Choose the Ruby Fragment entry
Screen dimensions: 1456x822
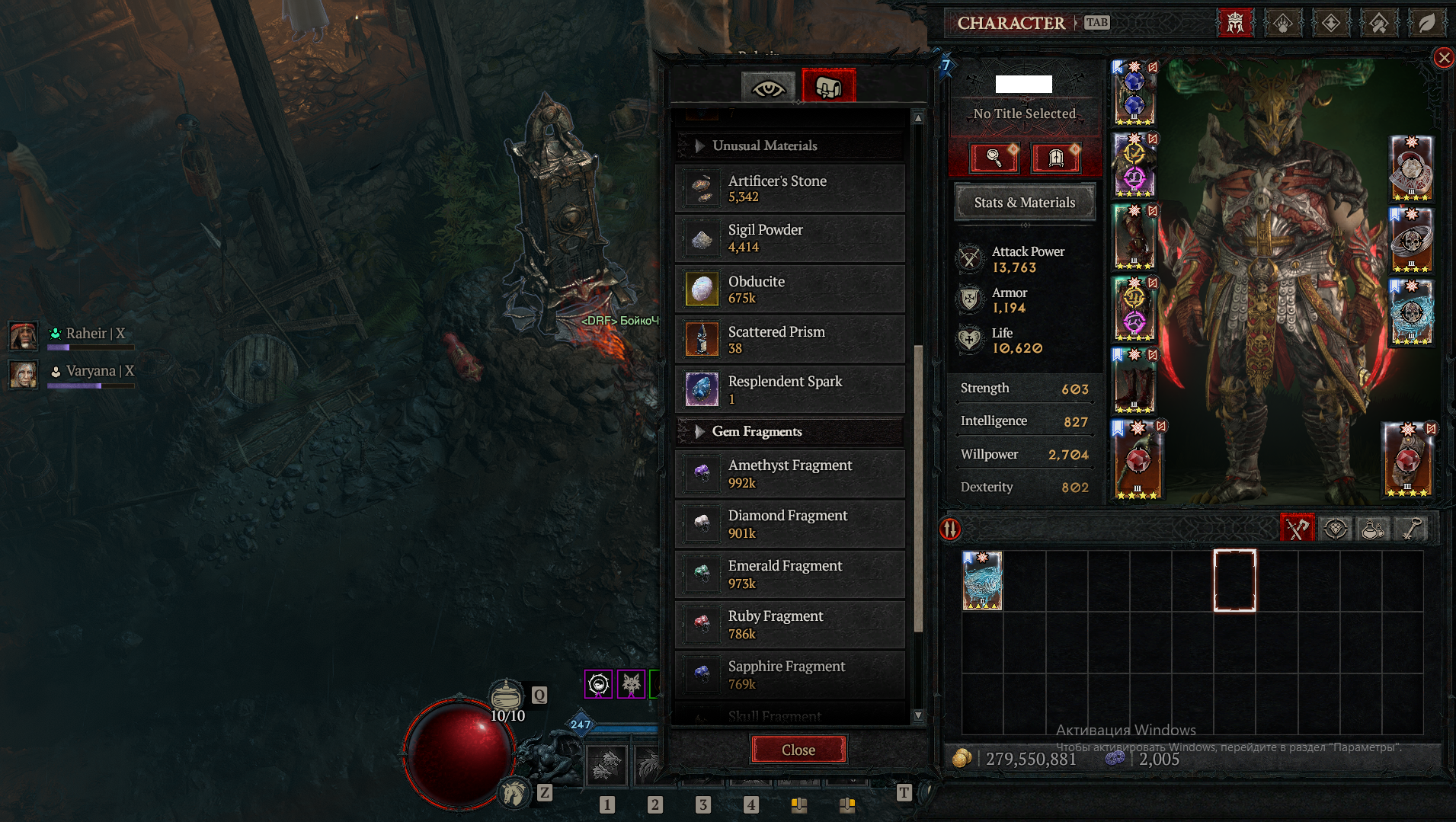click(x=789, y=624)
